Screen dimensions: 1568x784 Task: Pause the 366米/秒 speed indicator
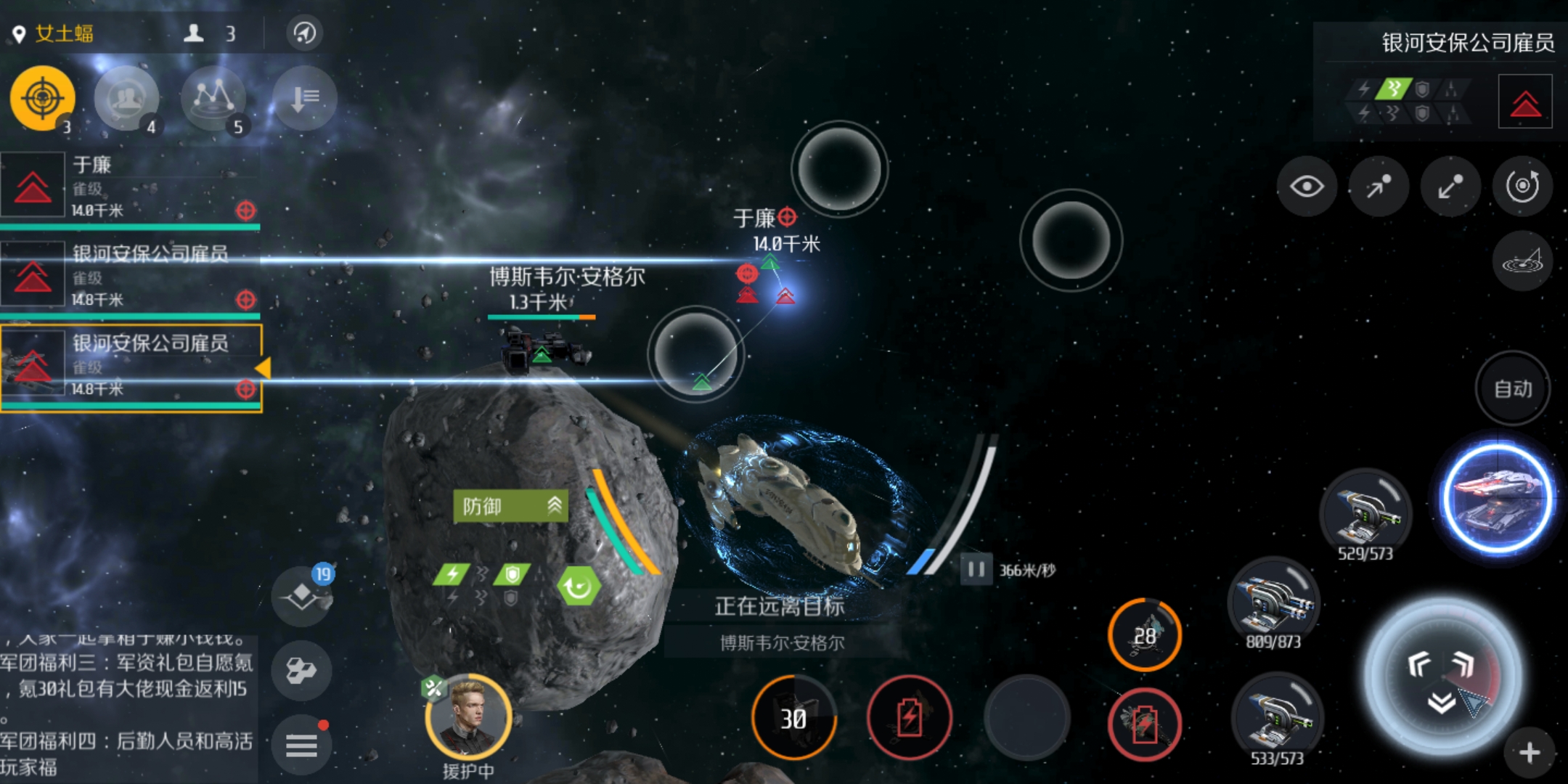(976, 570)
